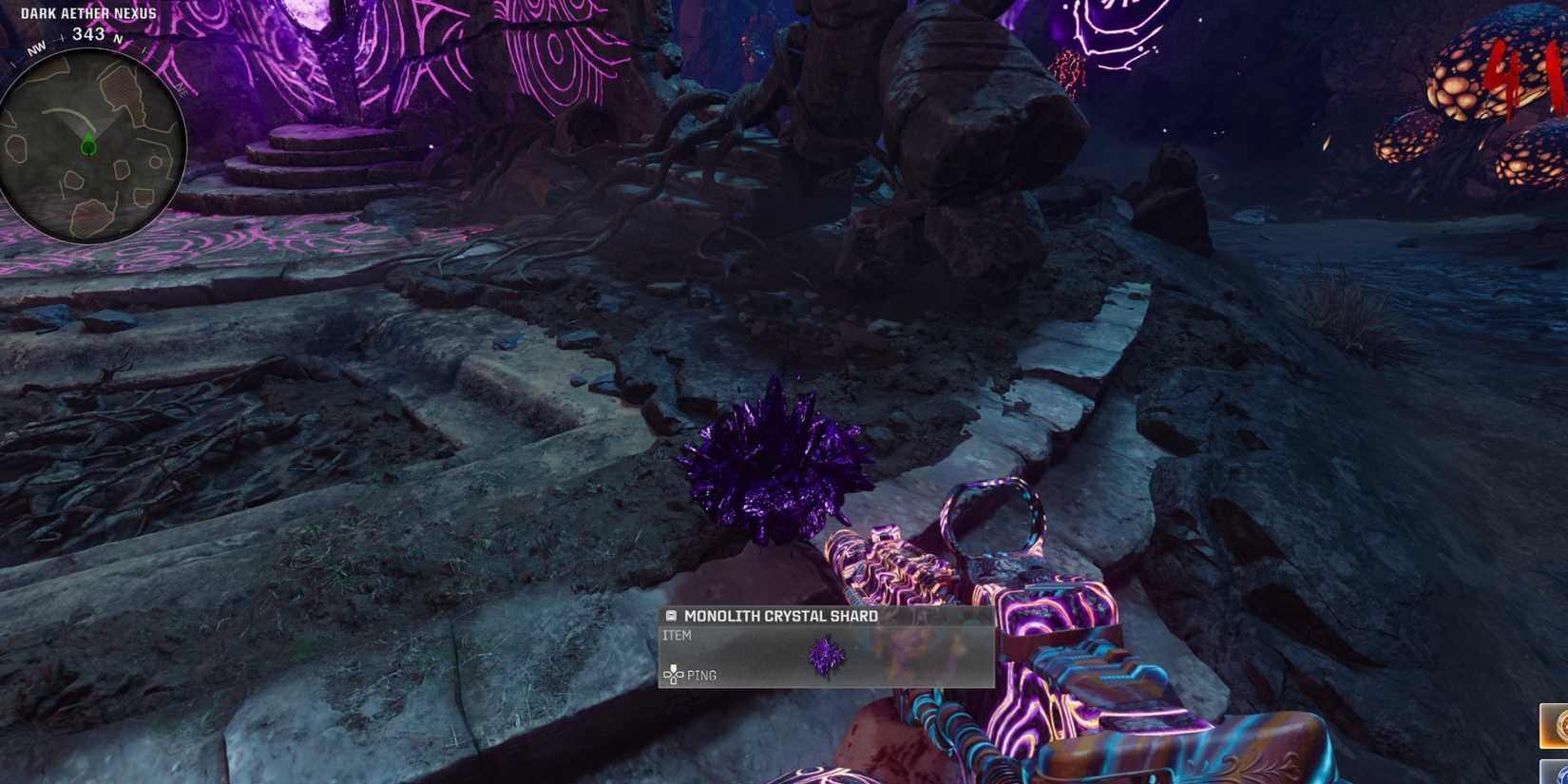
Task: Click the Dark Aether Nexus location label
Action: coord(87,12)
